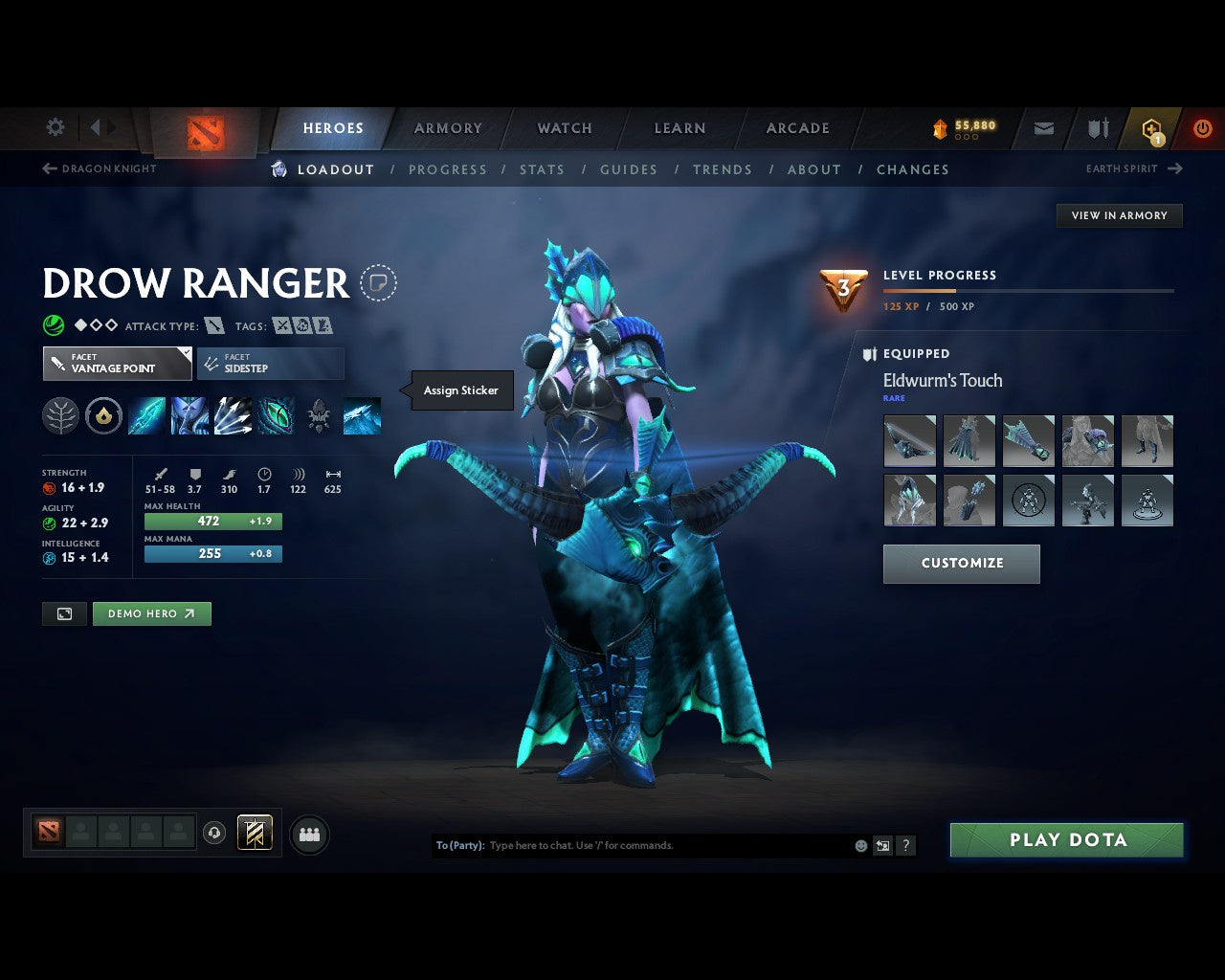This screenshot has width=1225, height=980.
Task: Click the Marksmanship eye ability icon
Action: click(276, 414)
